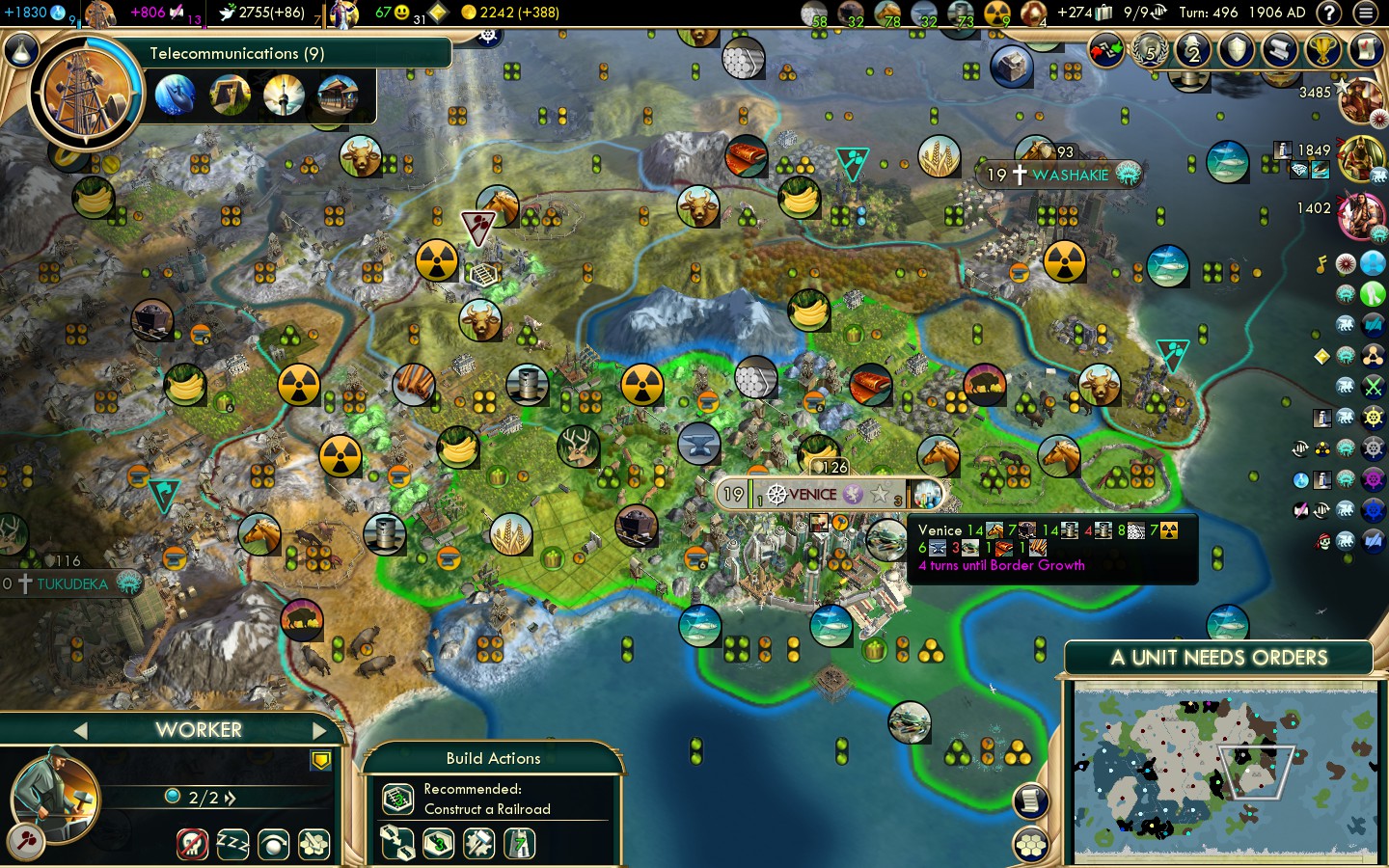
Task: Open the Military overview shield icon
Action: [x=1237, y=50]
